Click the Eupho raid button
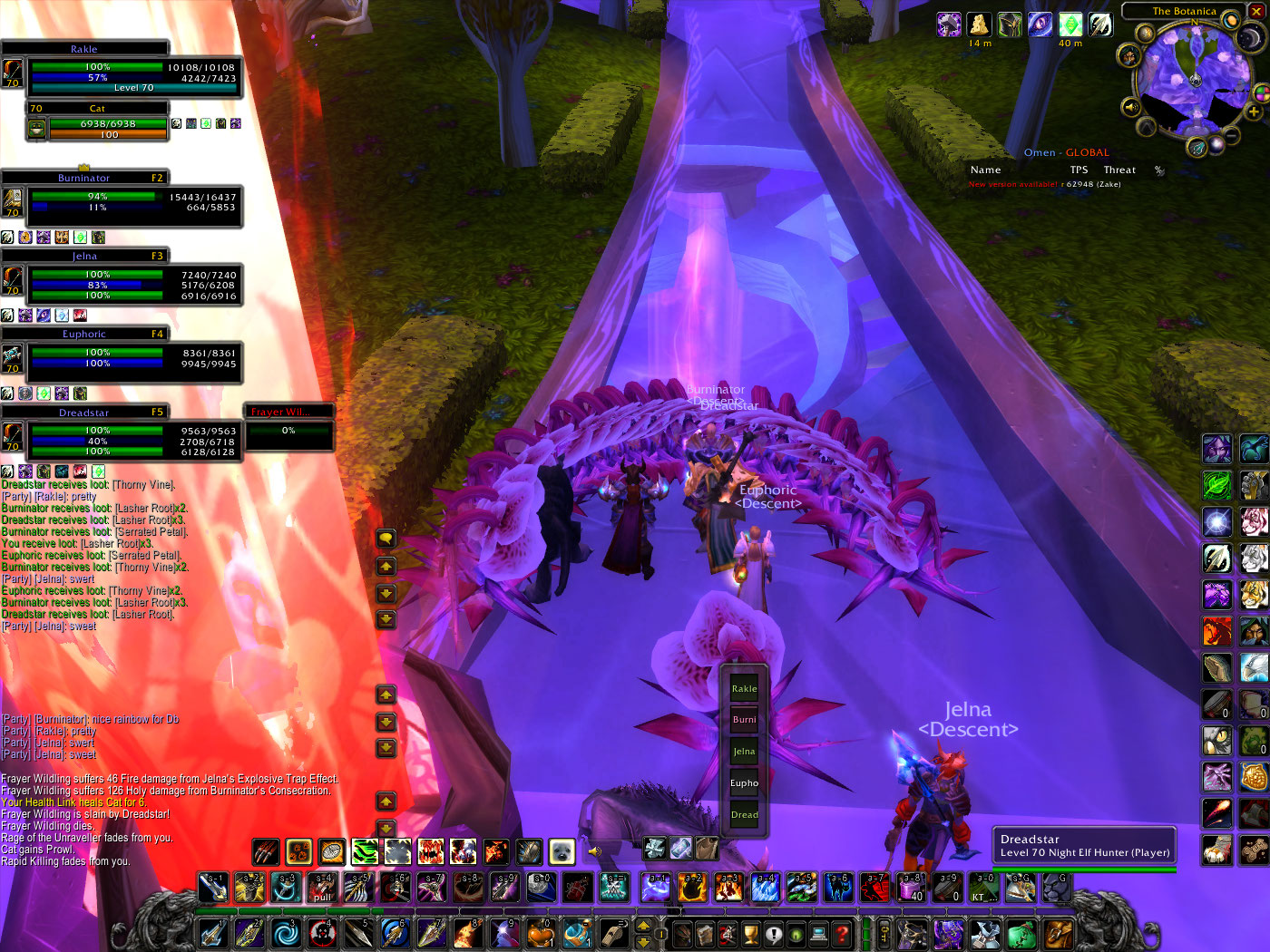This screenshot has width=1270, height=952. pos(744,782)
